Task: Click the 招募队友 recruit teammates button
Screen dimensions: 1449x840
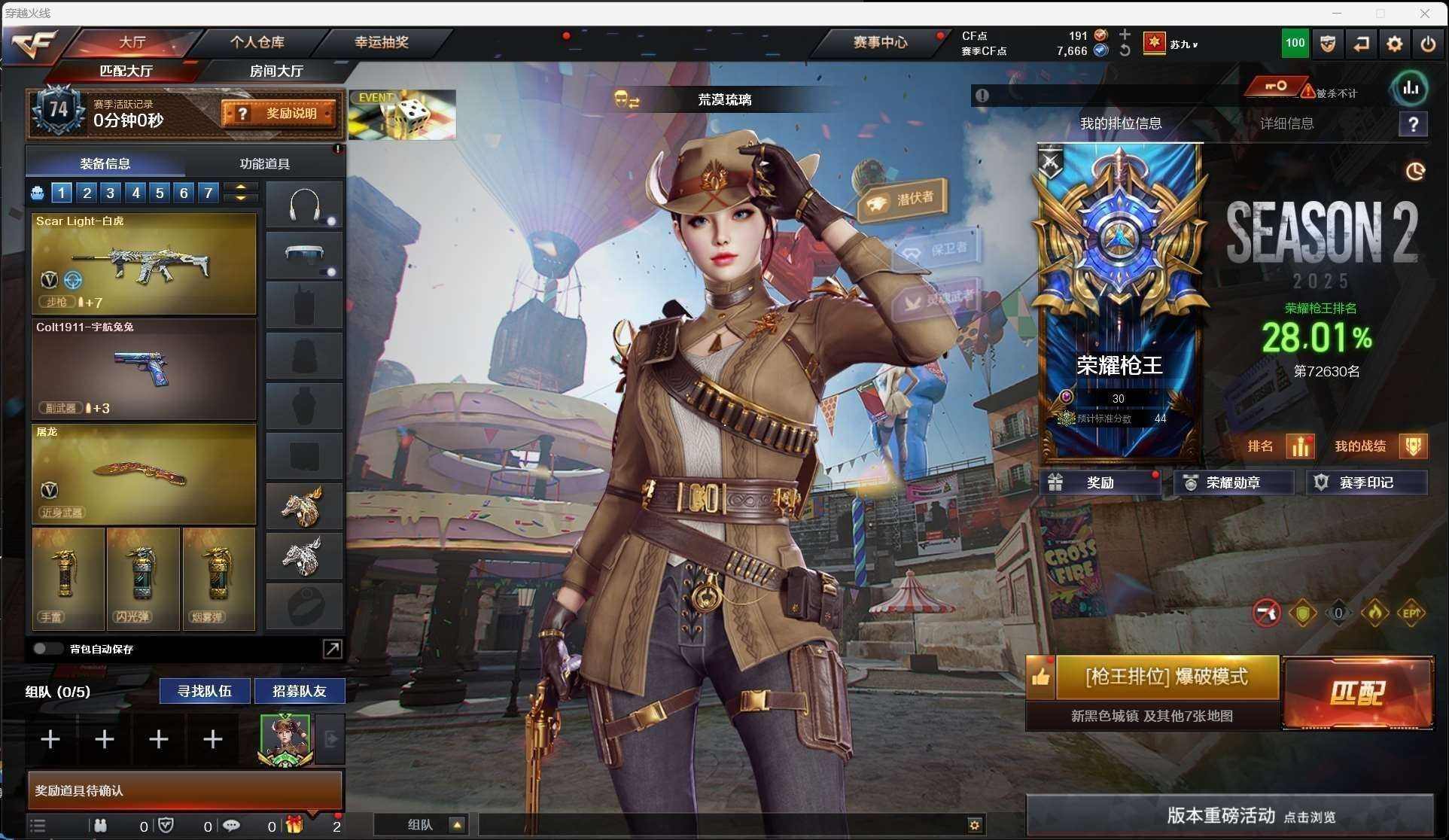Action: click(x=299, y=691)
